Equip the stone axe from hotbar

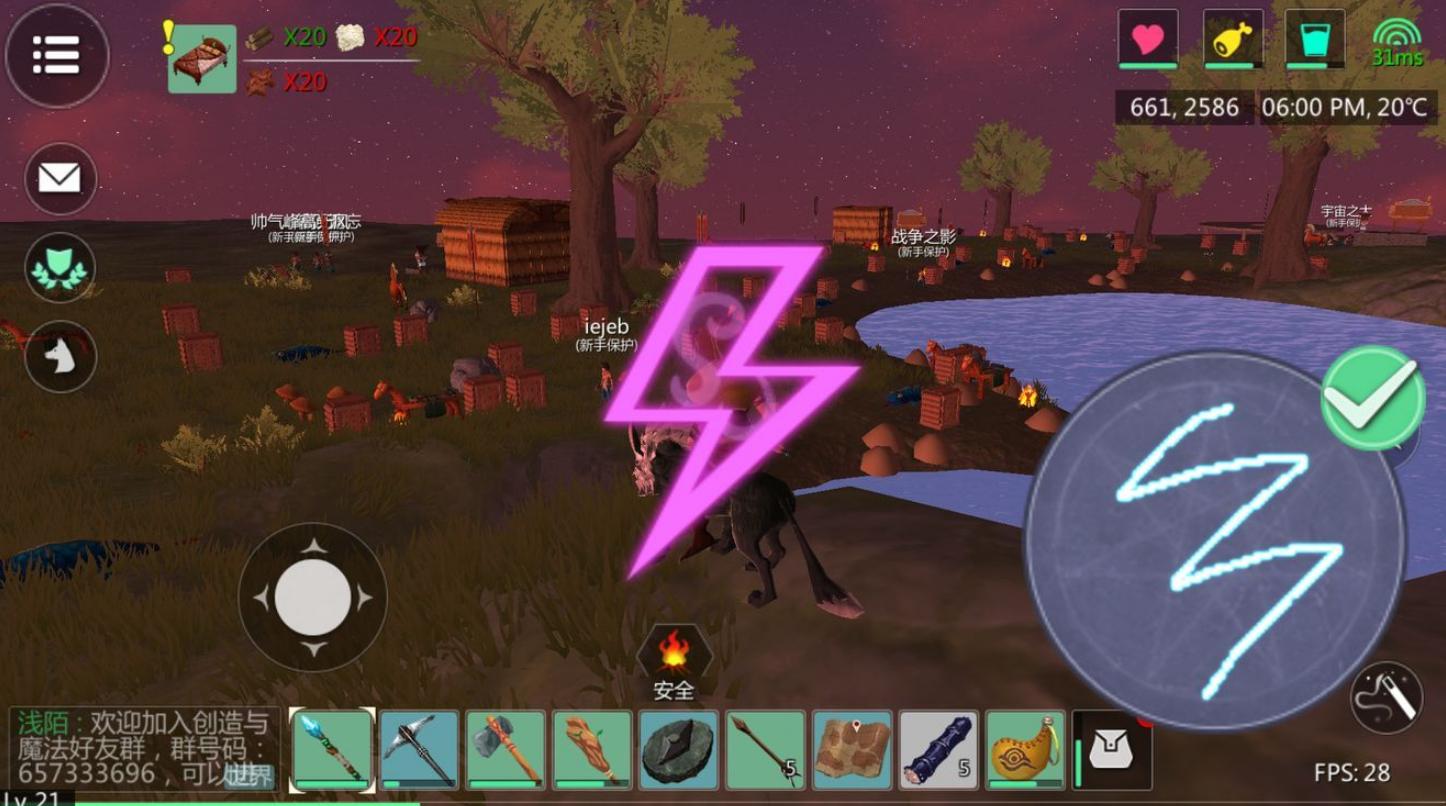click(x=505, y=749)
